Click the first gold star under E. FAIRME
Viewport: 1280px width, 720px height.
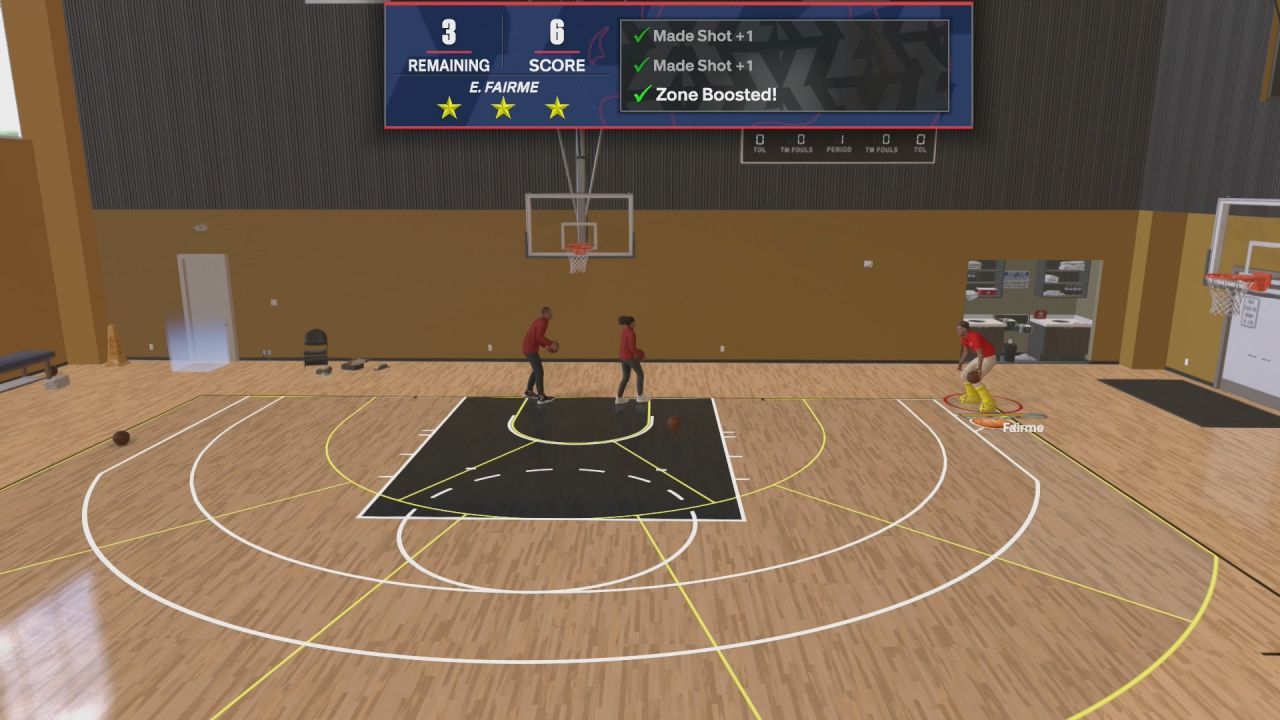point(450,108)
